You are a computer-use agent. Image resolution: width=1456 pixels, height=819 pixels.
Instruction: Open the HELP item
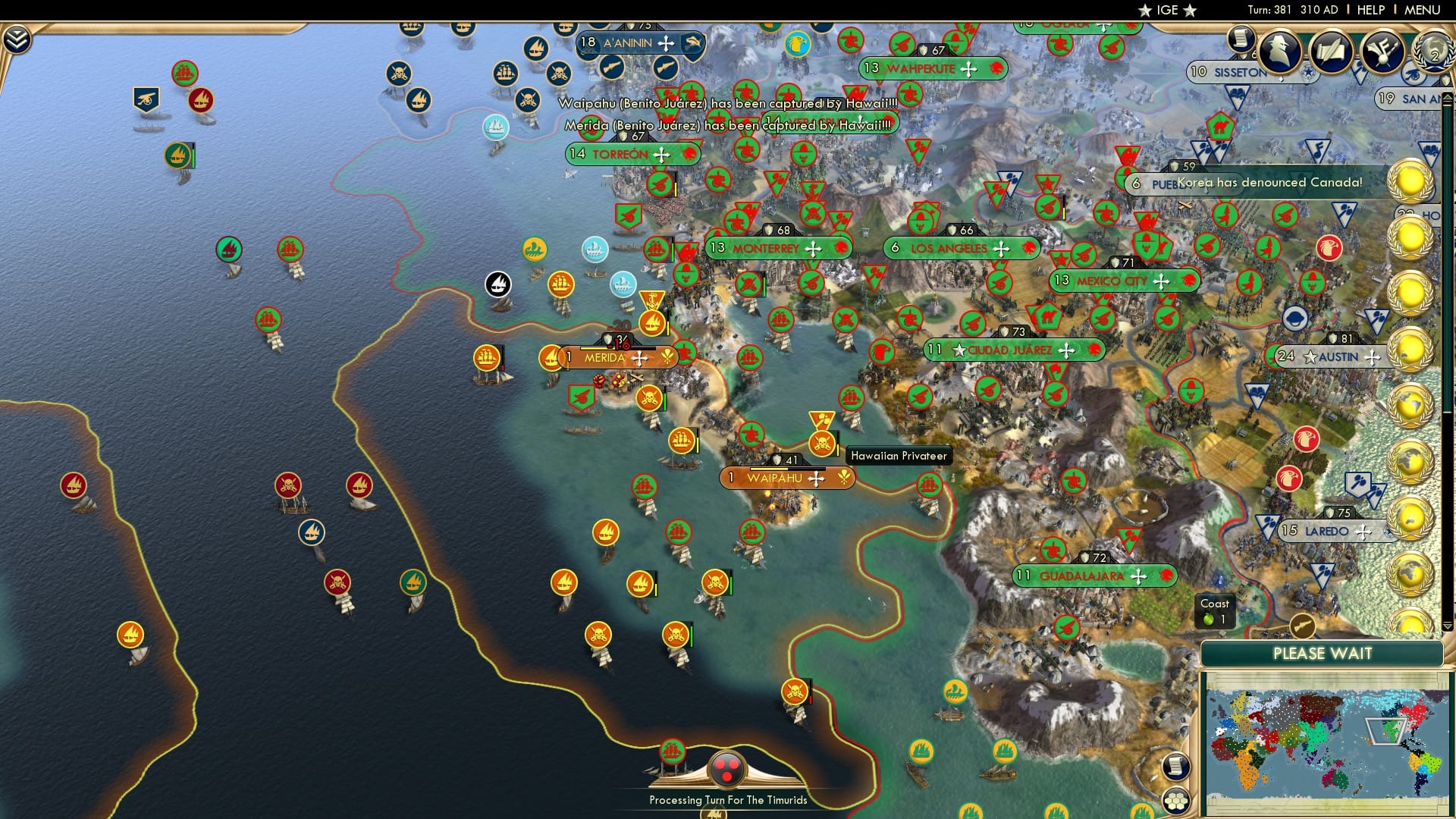pos(1371,10)
